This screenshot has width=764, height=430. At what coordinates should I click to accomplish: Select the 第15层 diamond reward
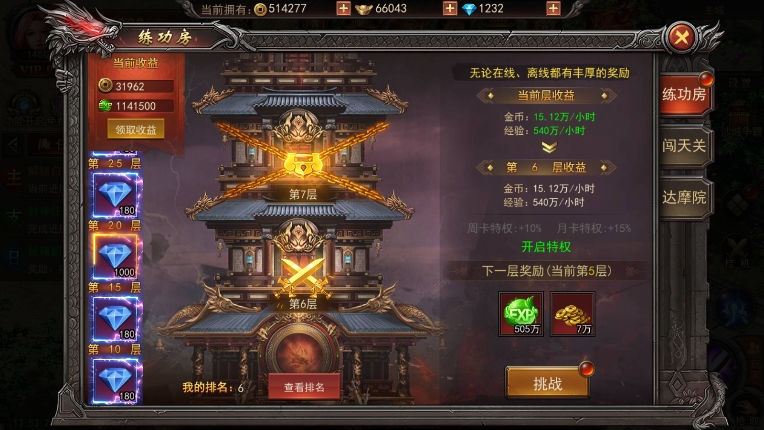coord(116,318)
